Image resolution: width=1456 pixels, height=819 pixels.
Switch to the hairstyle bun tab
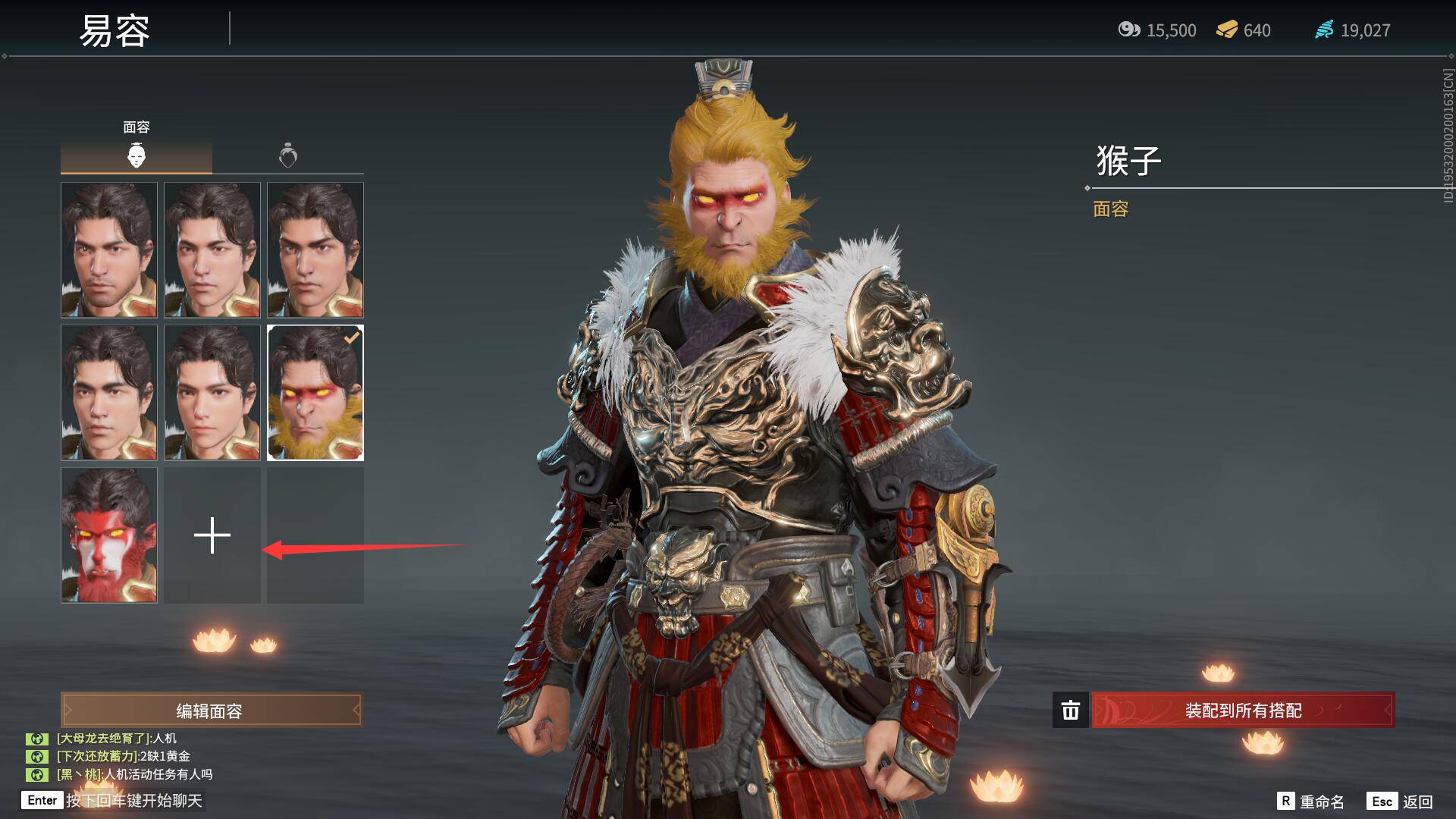288,155
